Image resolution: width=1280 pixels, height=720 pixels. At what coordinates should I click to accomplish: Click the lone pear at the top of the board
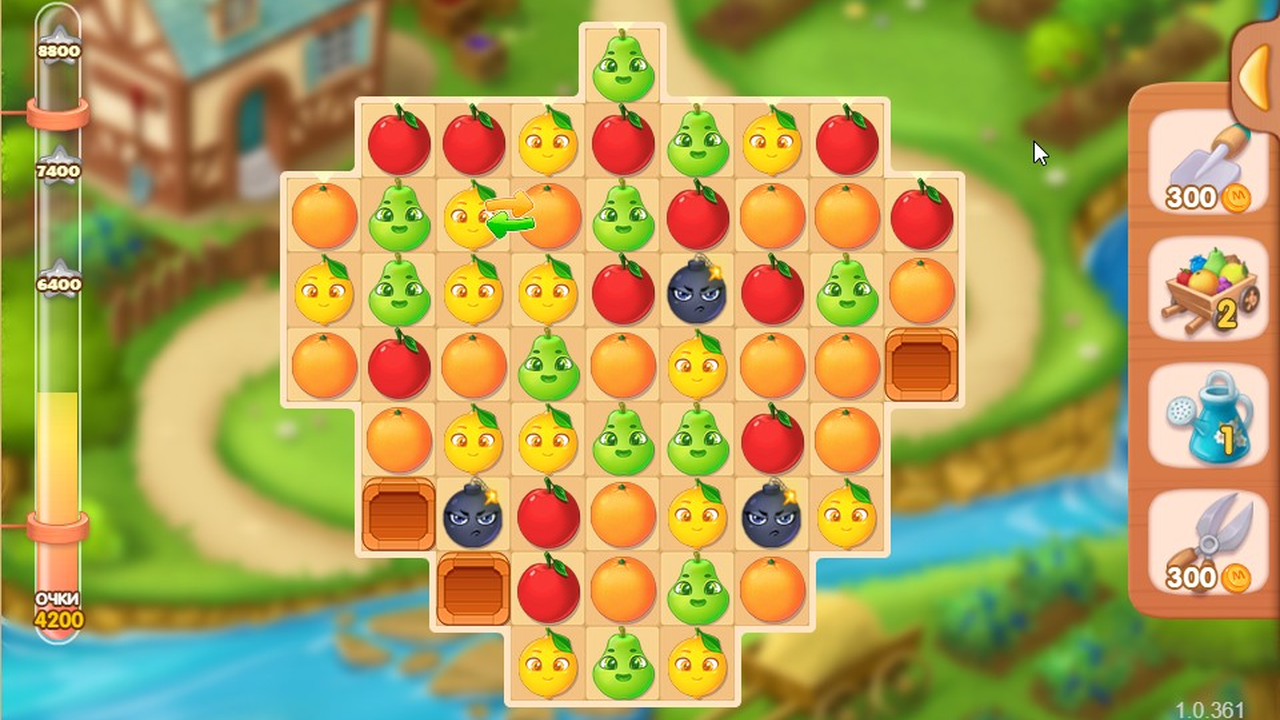click(622, 65)
